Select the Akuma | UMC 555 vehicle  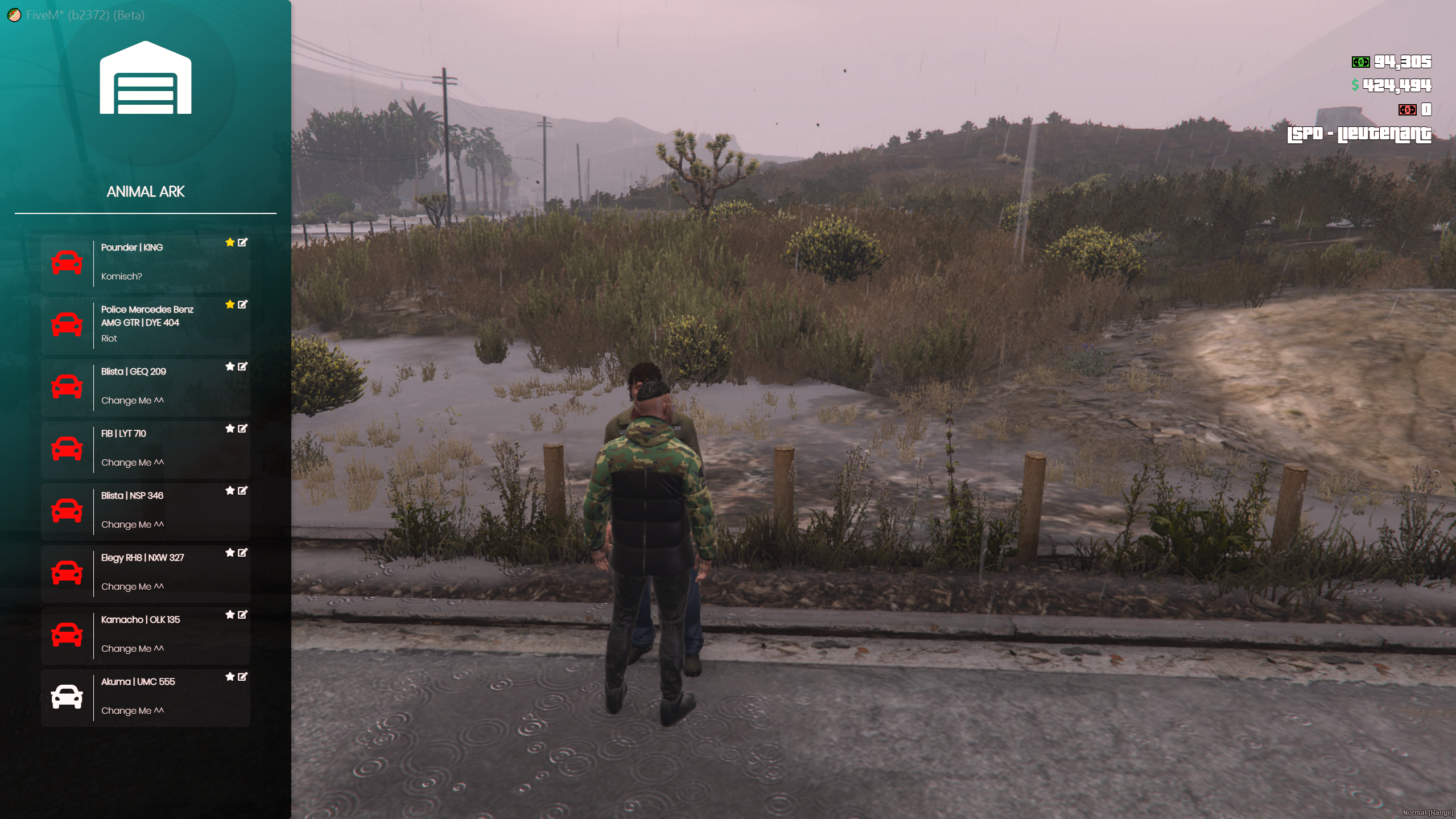tap(145, 697)
